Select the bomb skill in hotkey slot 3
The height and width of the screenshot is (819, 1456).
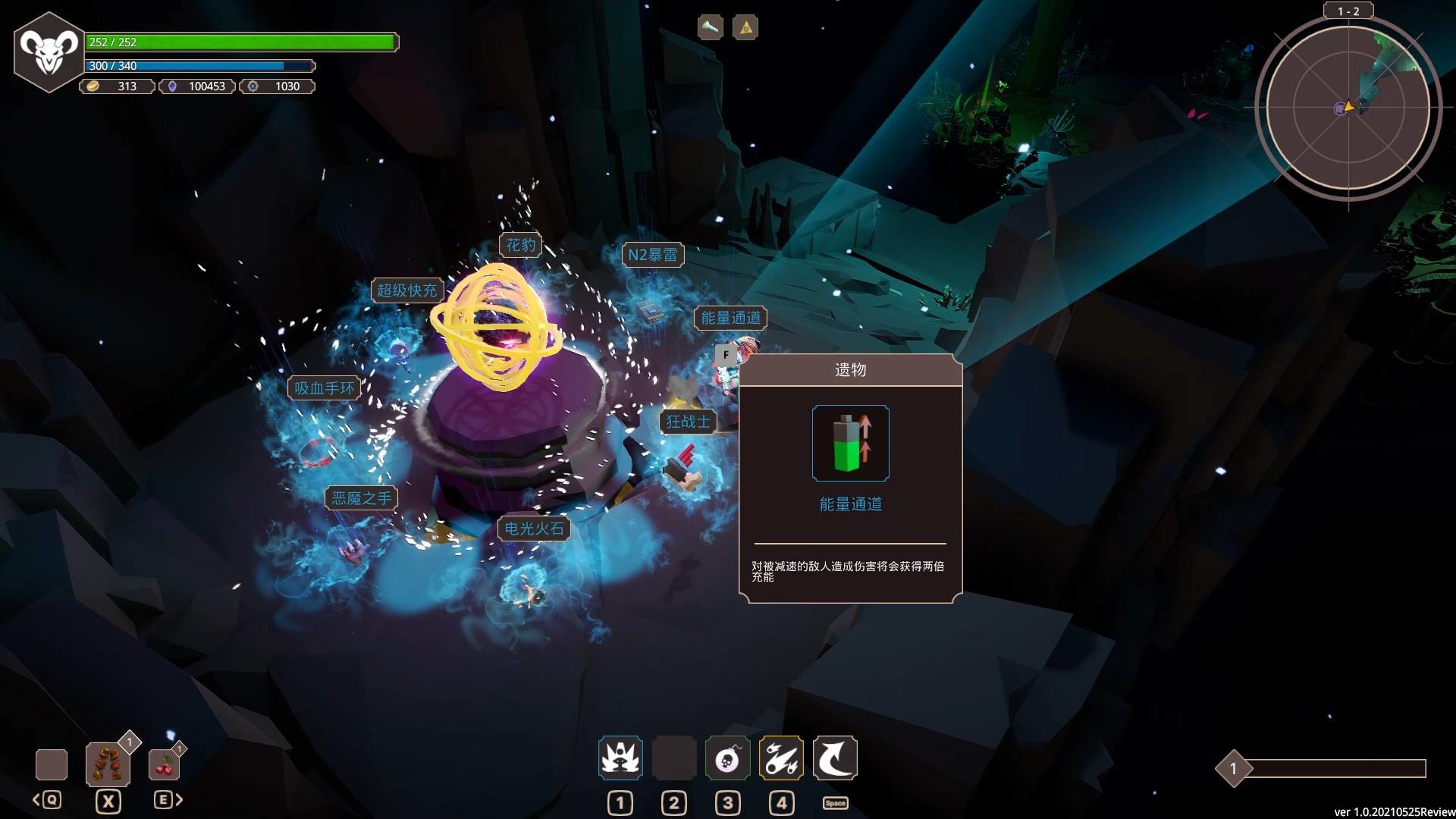(x=727, y=757)
